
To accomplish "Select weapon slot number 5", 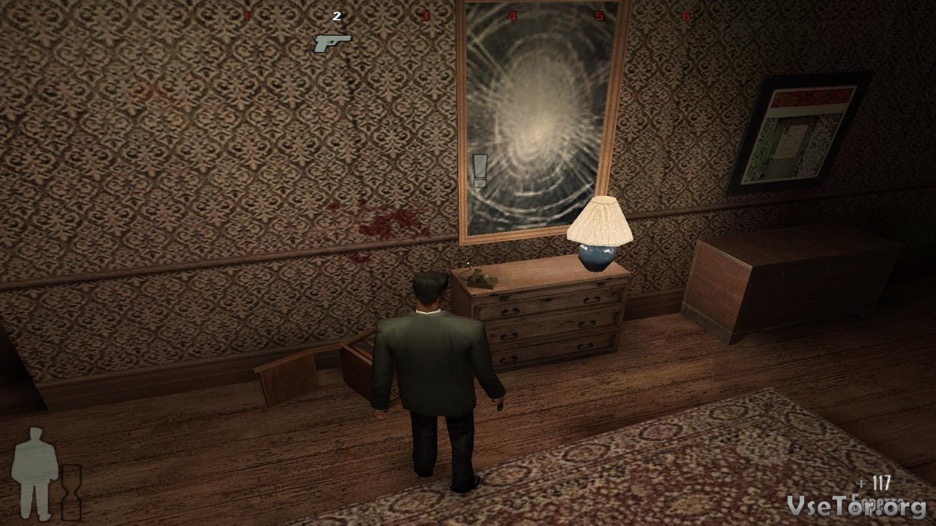I will pos(599,16).
